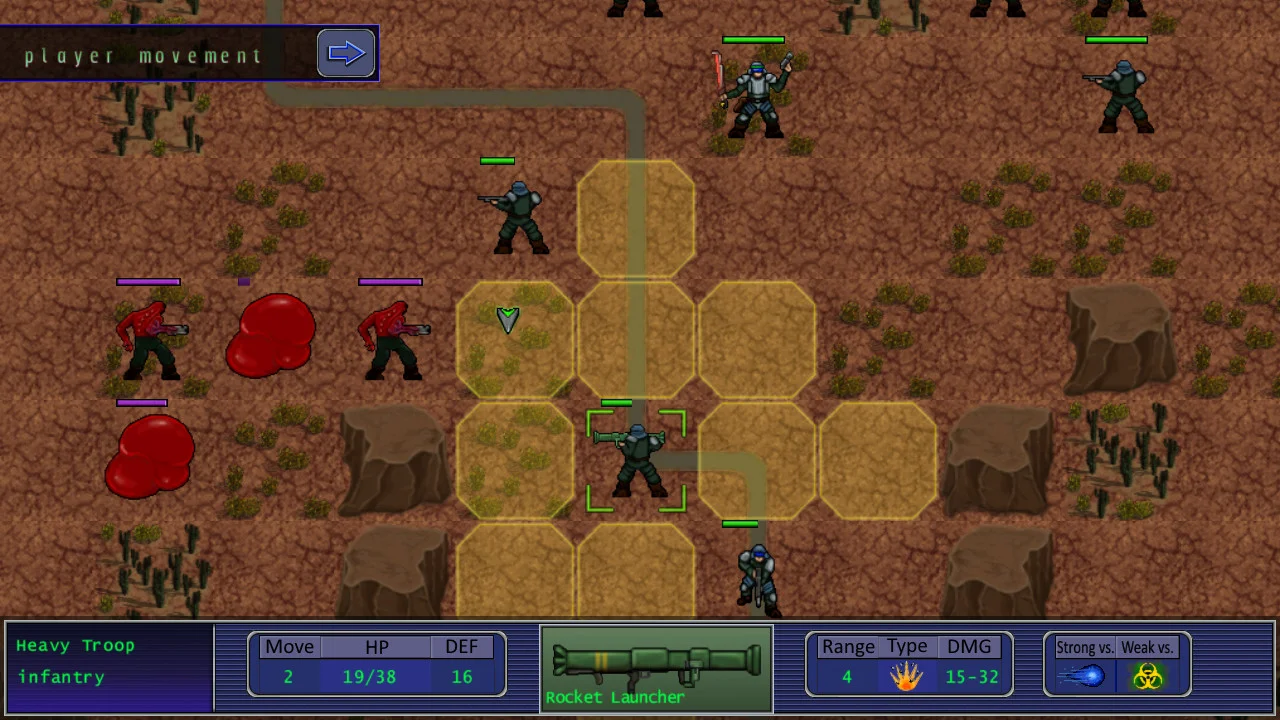Image resolution: width=1280 pixels, height=720 pixels.
Task: Click the plasma Strong vs. icon
Action: [x=1085, y=677]
